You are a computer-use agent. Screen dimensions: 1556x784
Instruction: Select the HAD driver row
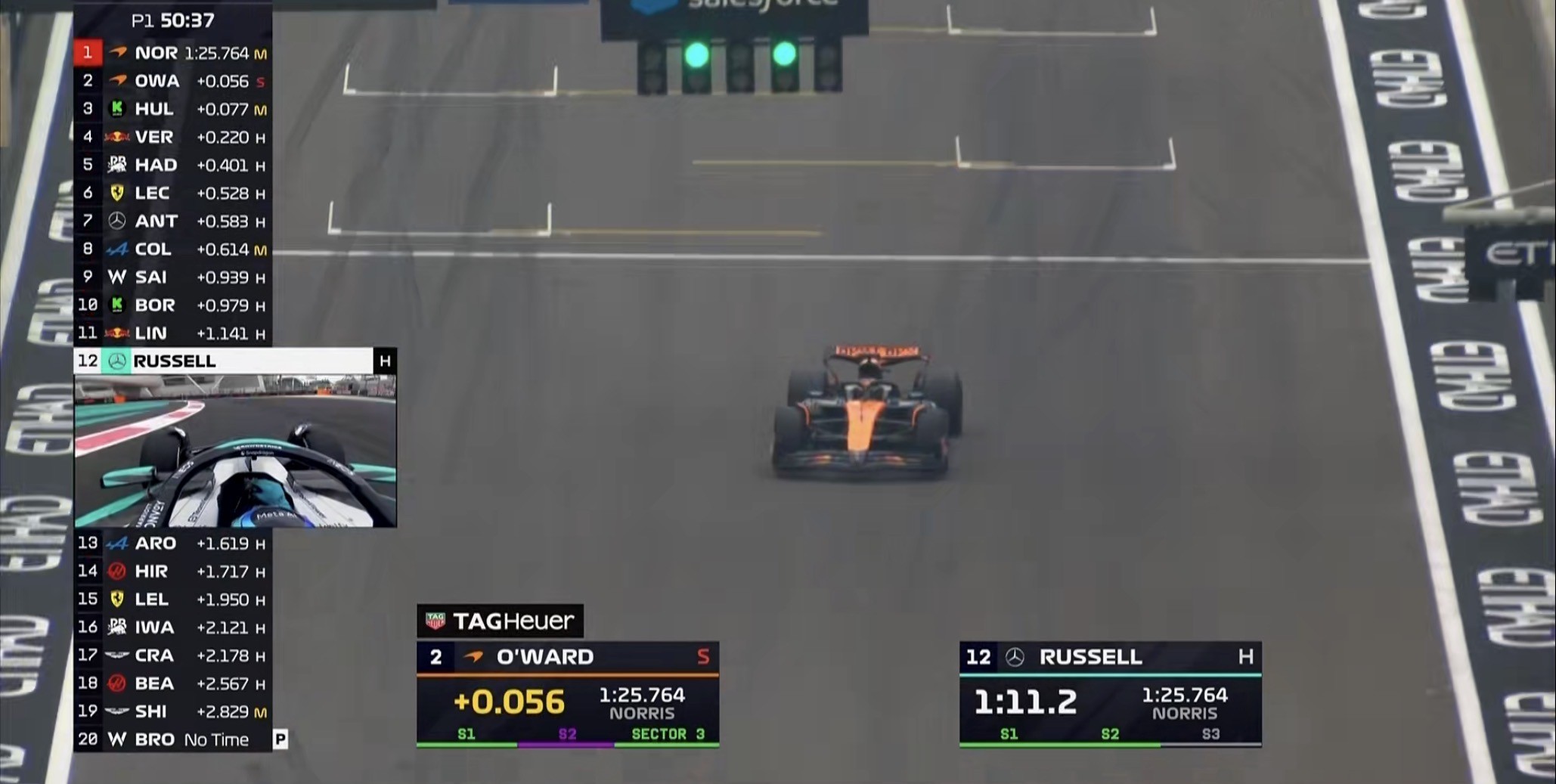click(172, 165)
